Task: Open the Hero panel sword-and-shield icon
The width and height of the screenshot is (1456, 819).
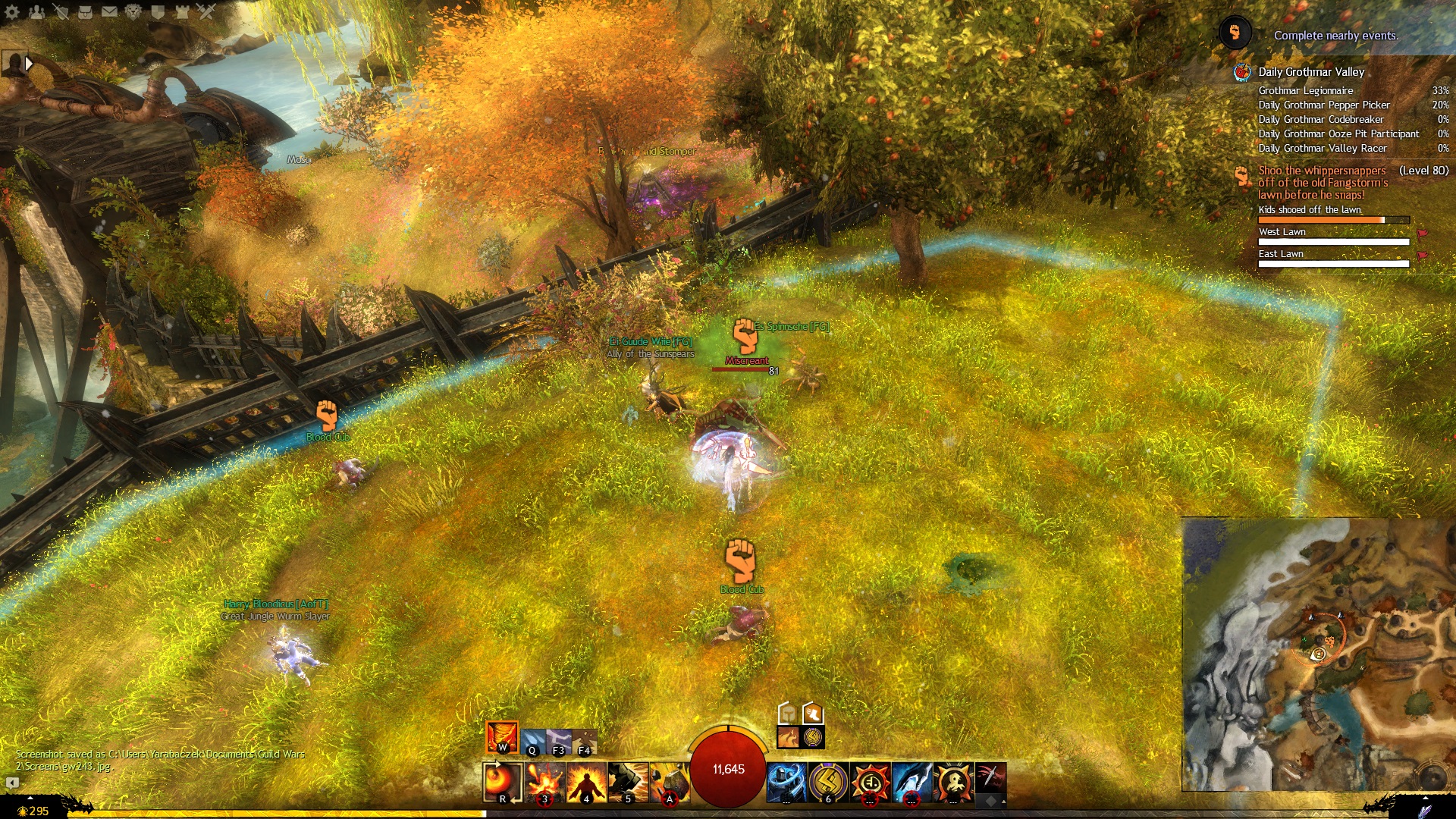Action: pos(61,11)
